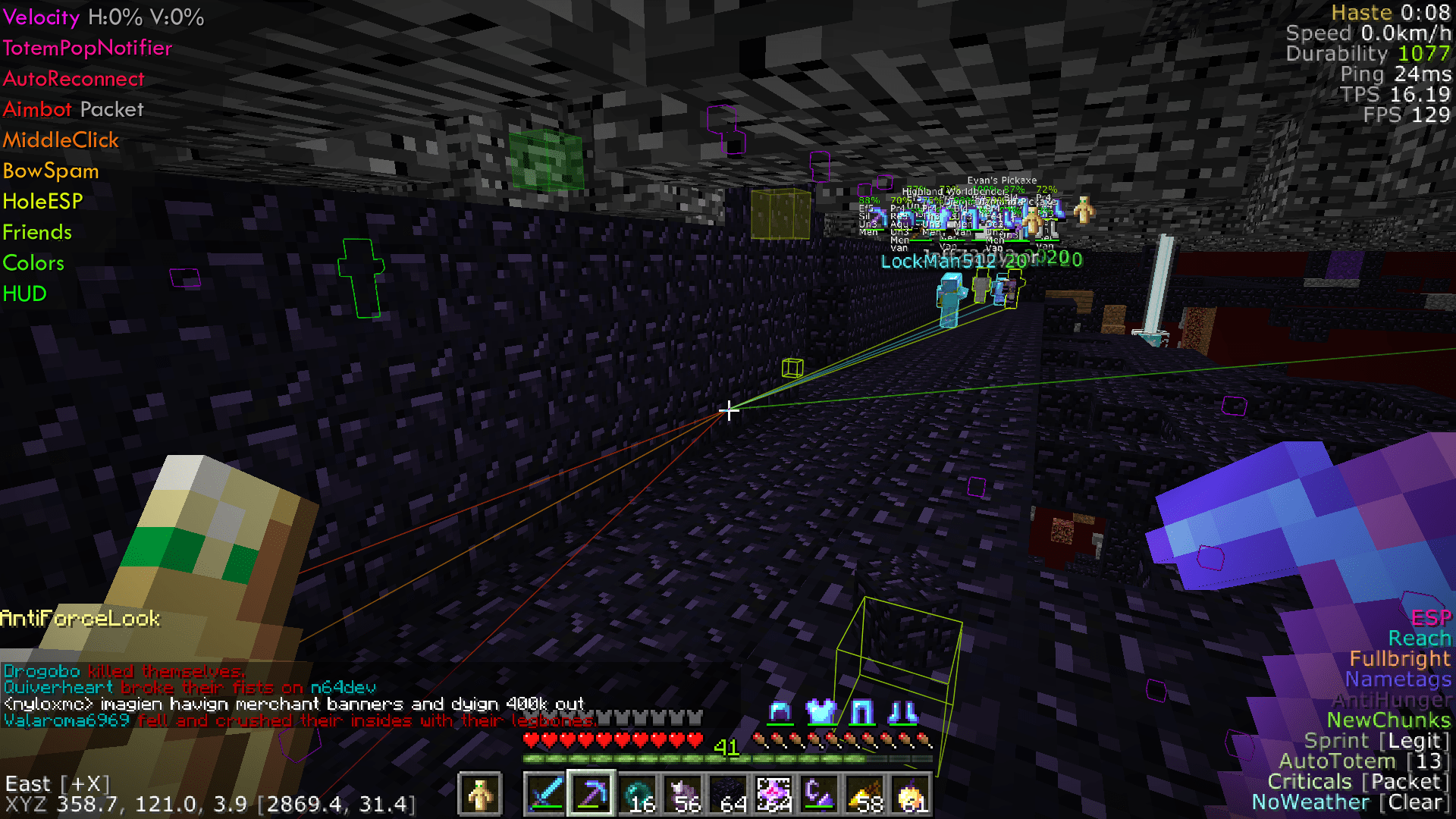1456x819 pixels.
Task: Open the HUD module entry
Action: pos(24,293)
